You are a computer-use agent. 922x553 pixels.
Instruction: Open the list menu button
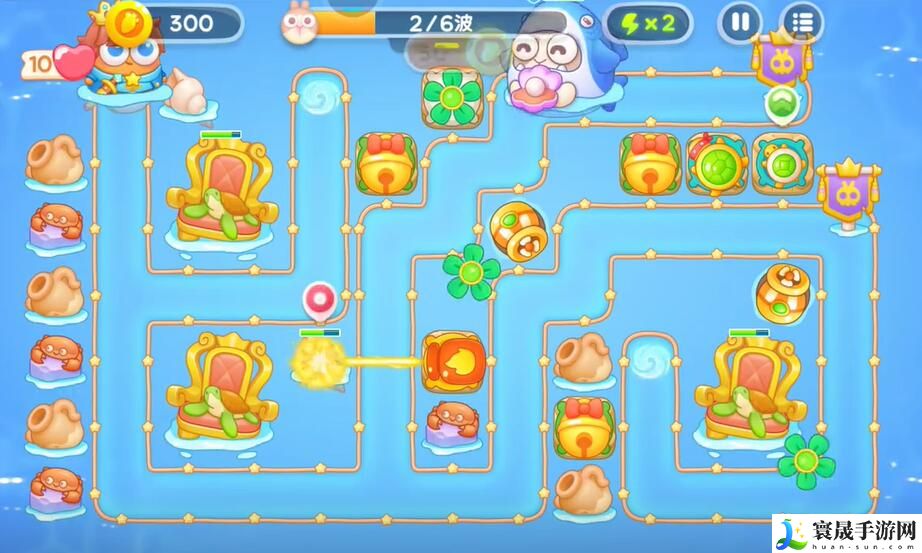click(801, 22)
